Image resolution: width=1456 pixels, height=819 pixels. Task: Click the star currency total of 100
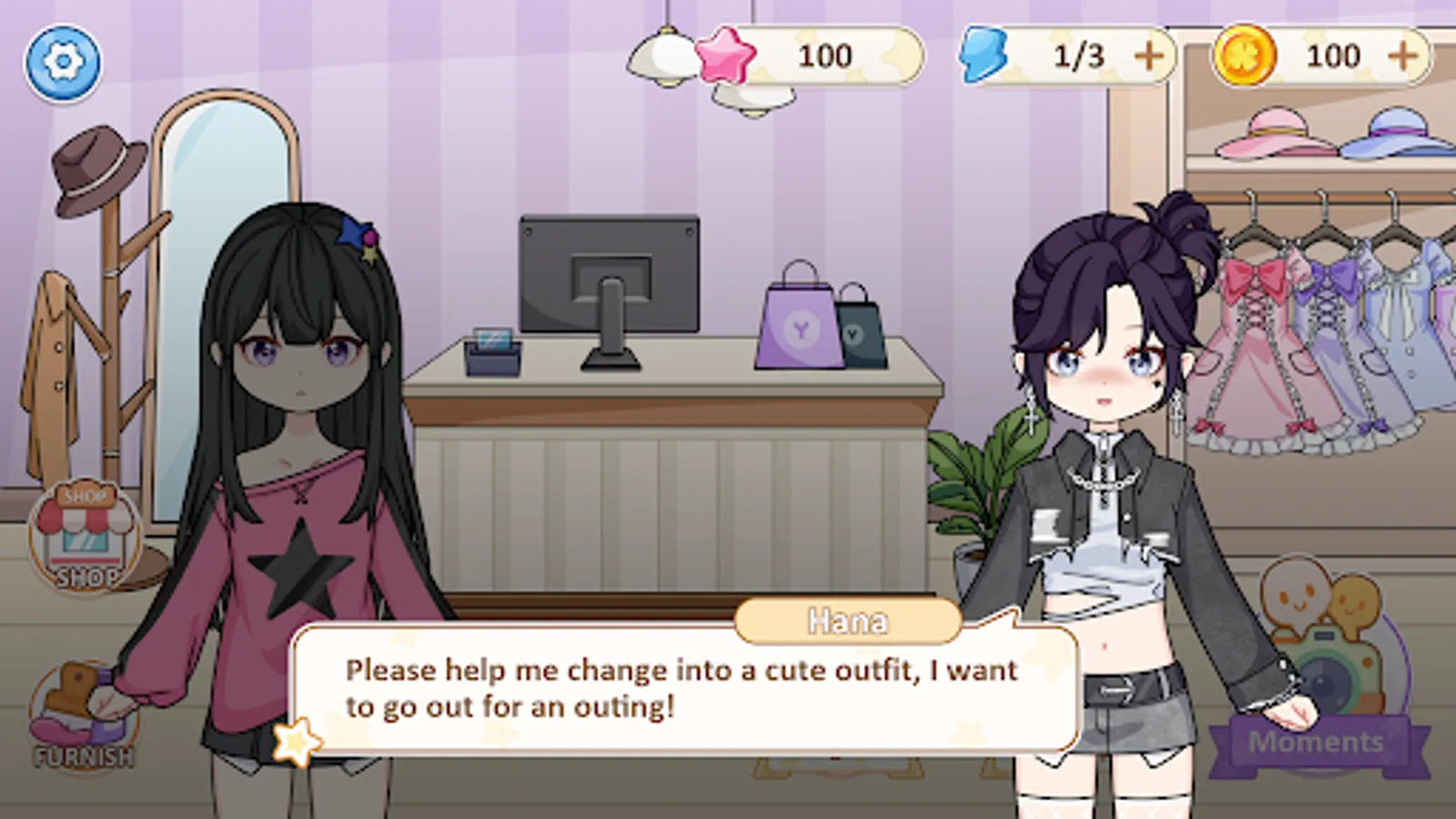coord(824,56)
